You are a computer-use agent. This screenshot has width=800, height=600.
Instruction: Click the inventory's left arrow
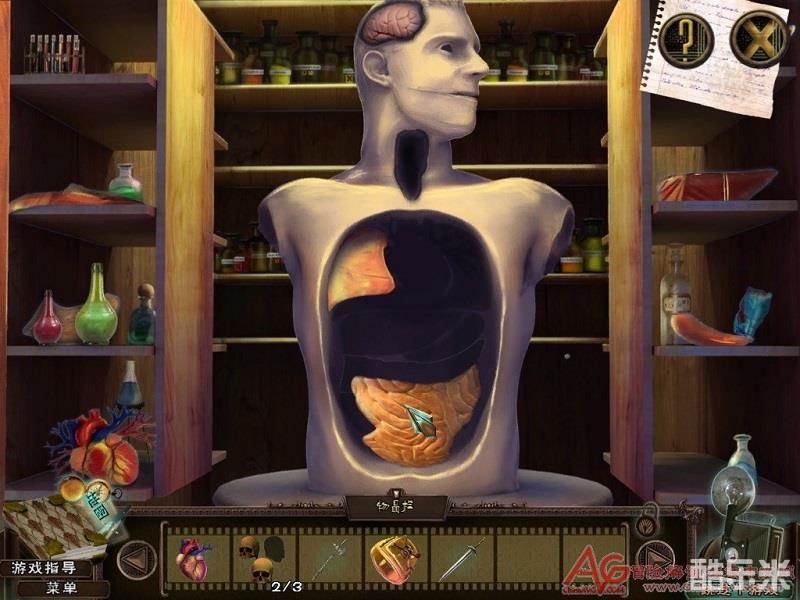[x=136, y=558]
